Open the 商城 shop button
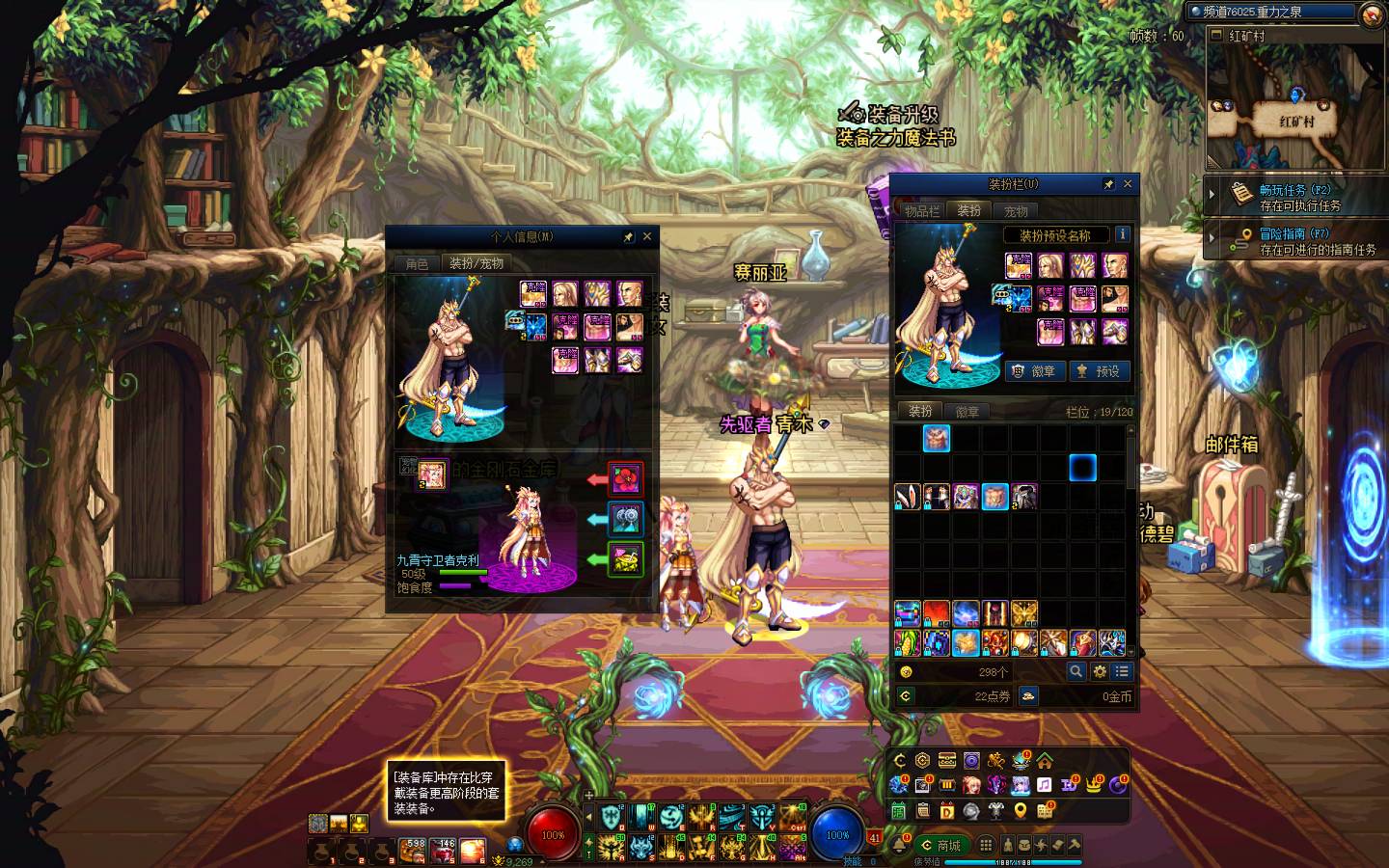Screen dimensions: 1389x868 click(x=940, y=846)
